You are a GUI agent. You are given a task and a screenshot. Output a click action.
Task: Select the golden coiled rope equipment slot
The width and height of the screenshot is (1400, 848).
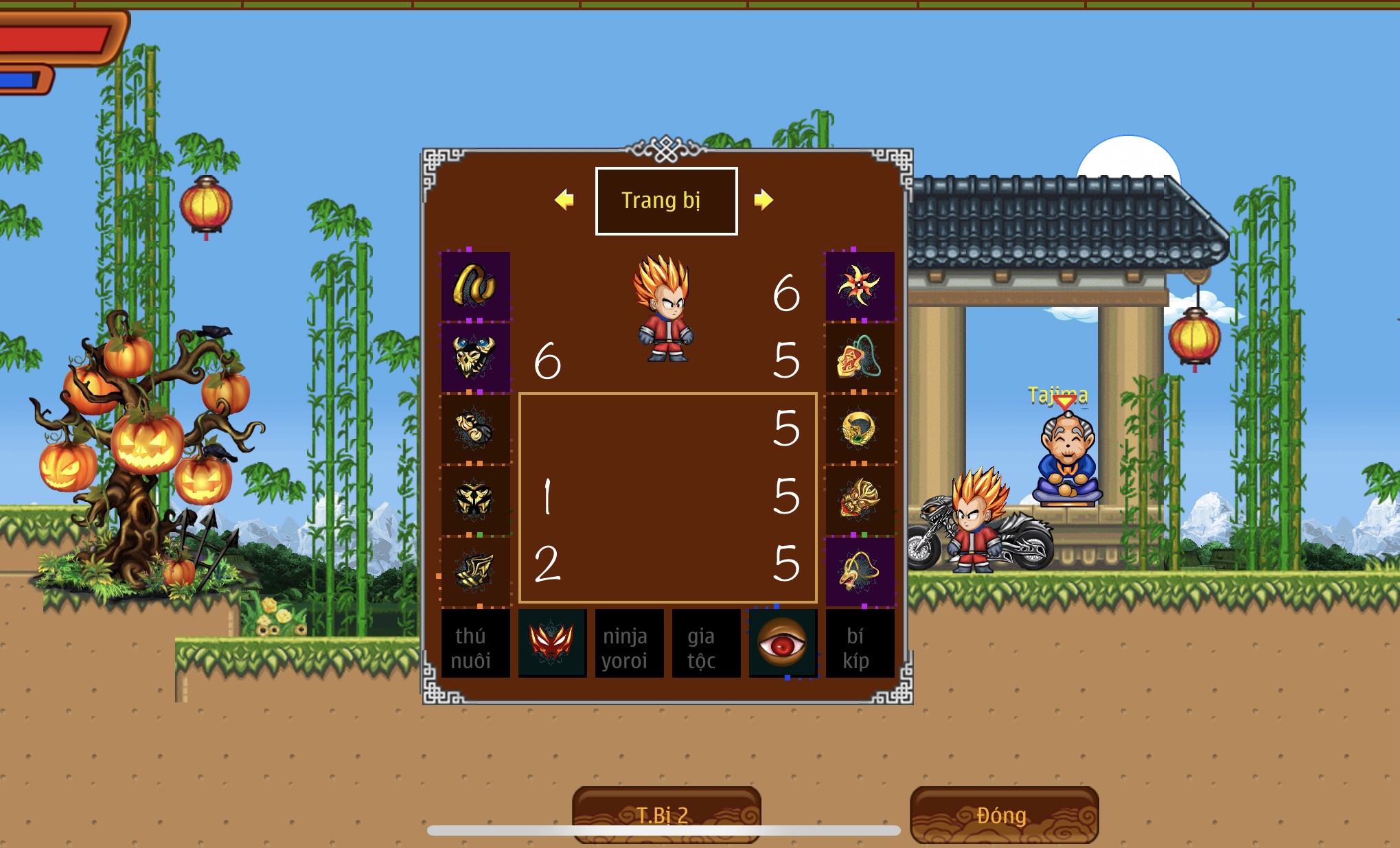475,286
